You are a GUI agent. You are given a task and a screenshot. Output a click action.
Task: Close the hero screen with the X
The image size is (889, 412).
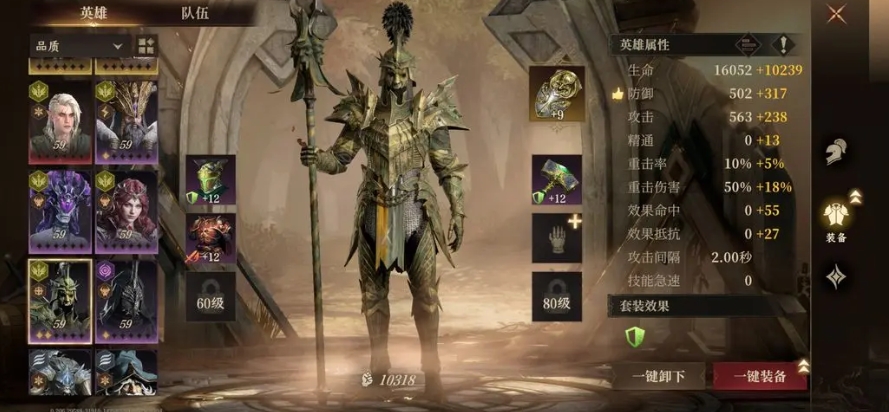(836, 14)
